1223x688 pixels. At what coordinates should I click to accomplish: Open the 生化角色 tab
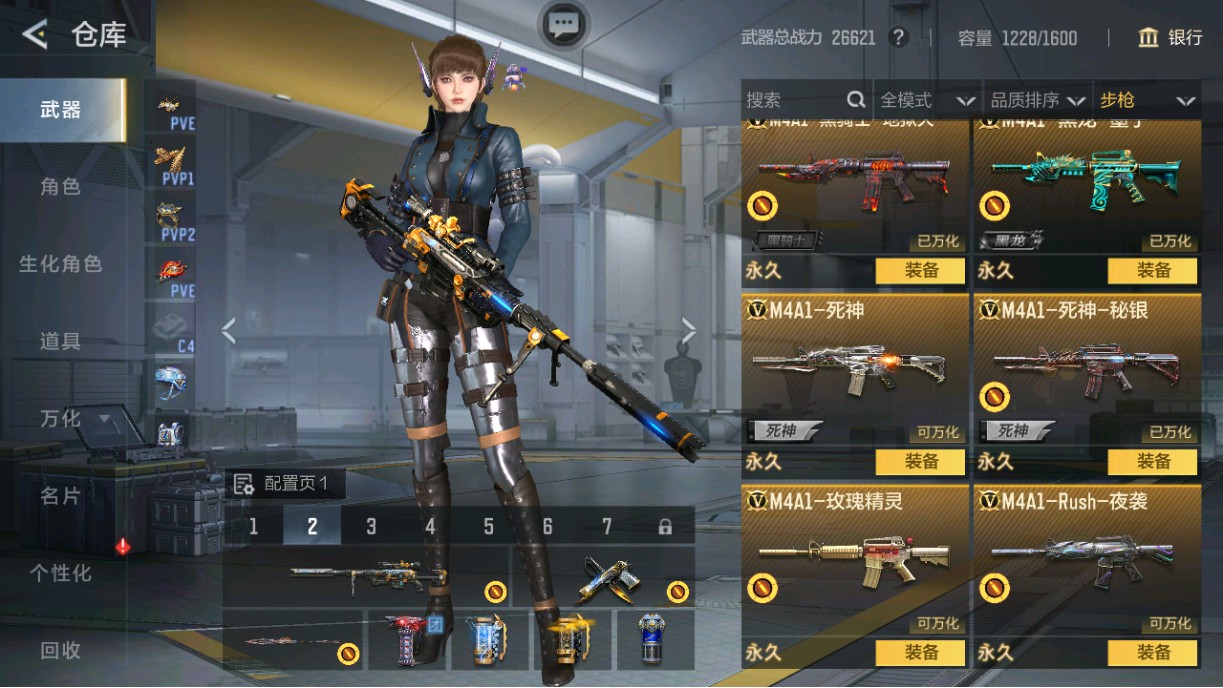(60, 264)
